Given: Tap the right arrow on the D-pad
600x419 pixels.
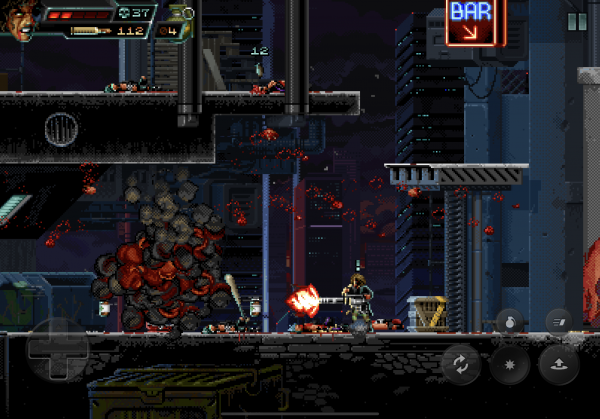Looking at the screenshot, I should pyautogui.click(x=78, y=351).
